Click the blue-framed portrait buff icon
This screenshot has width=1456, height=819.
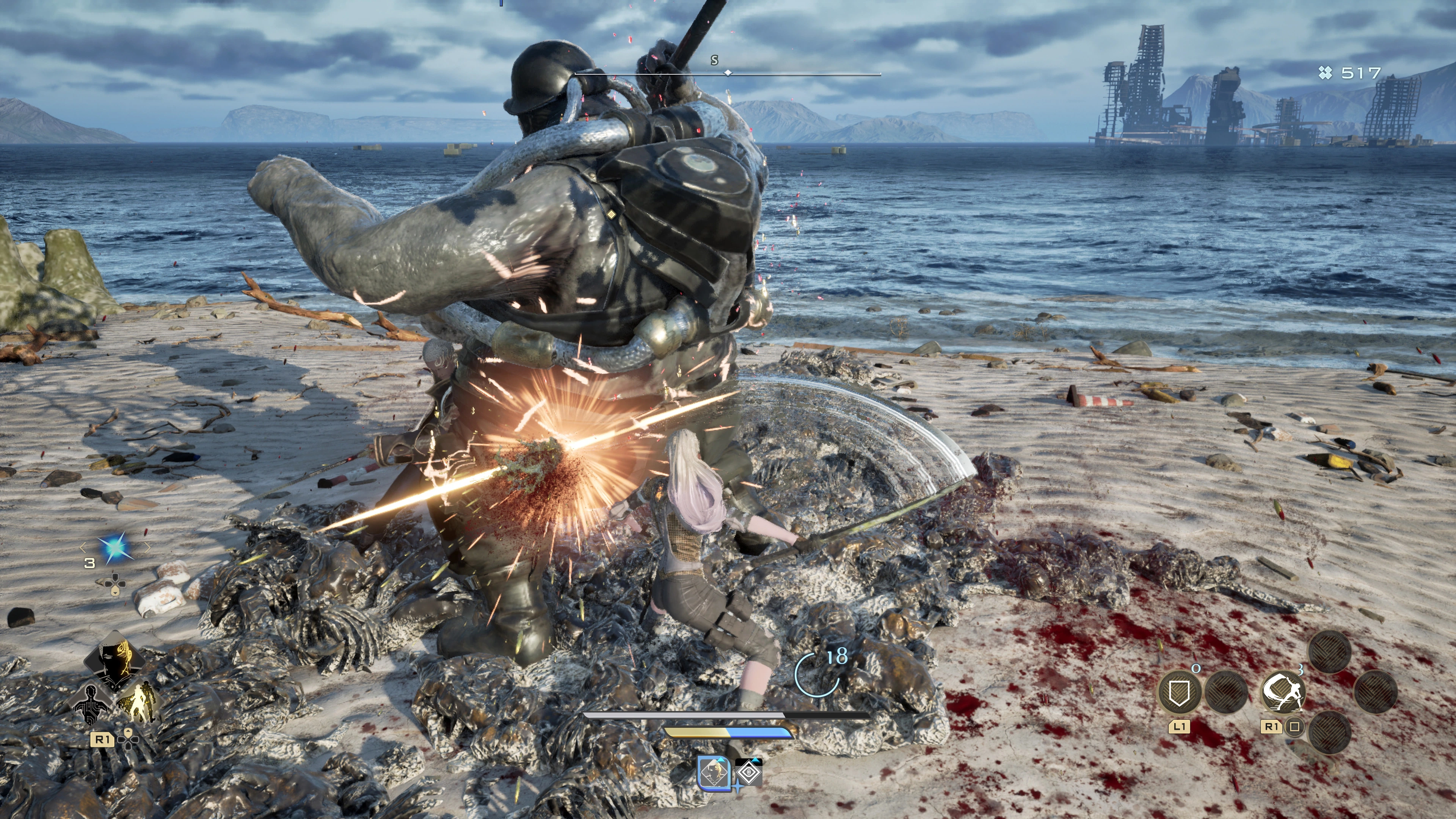click(714, 773)
